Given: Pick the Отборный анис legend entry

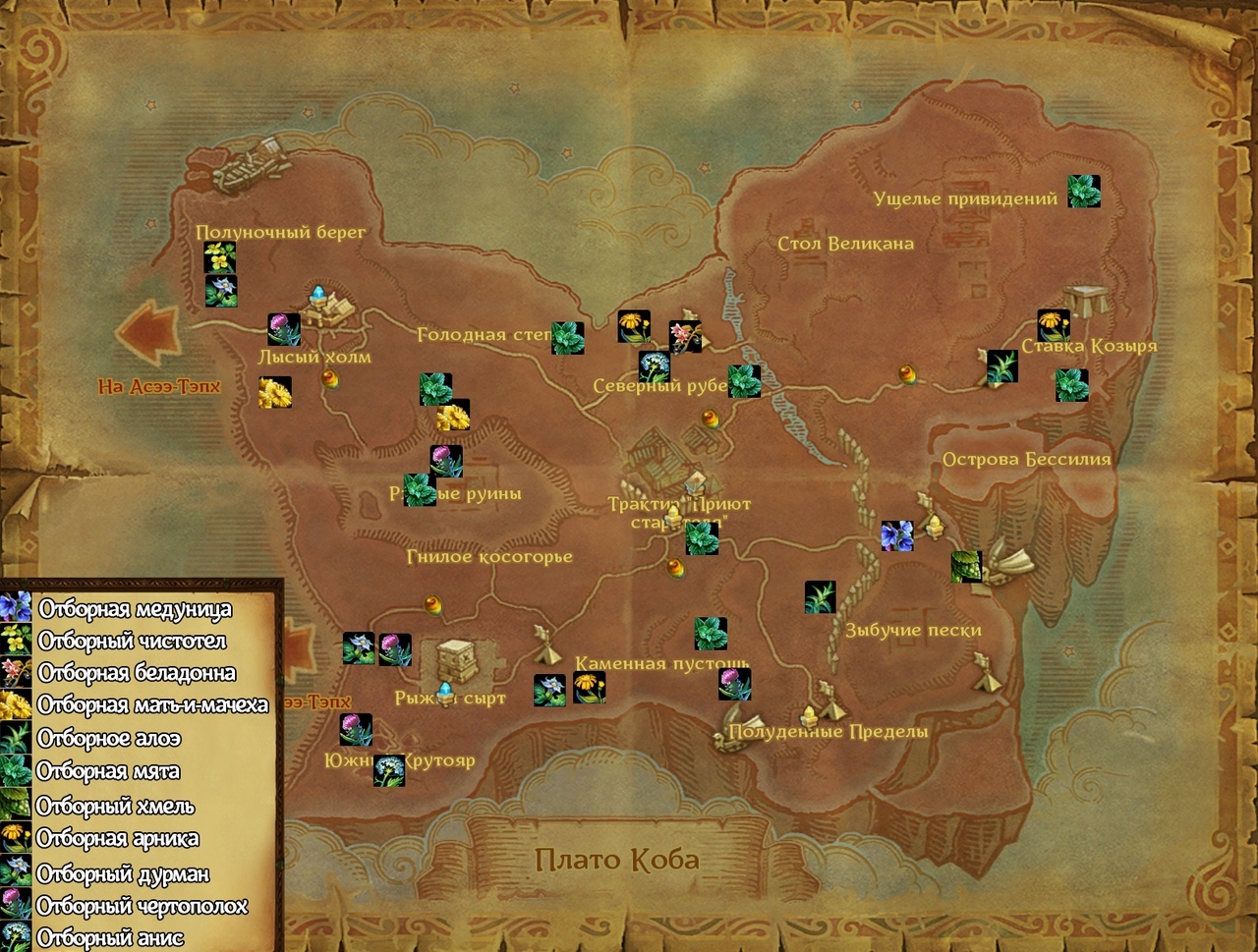Looking at the screenshot, I should coord(110,938).
